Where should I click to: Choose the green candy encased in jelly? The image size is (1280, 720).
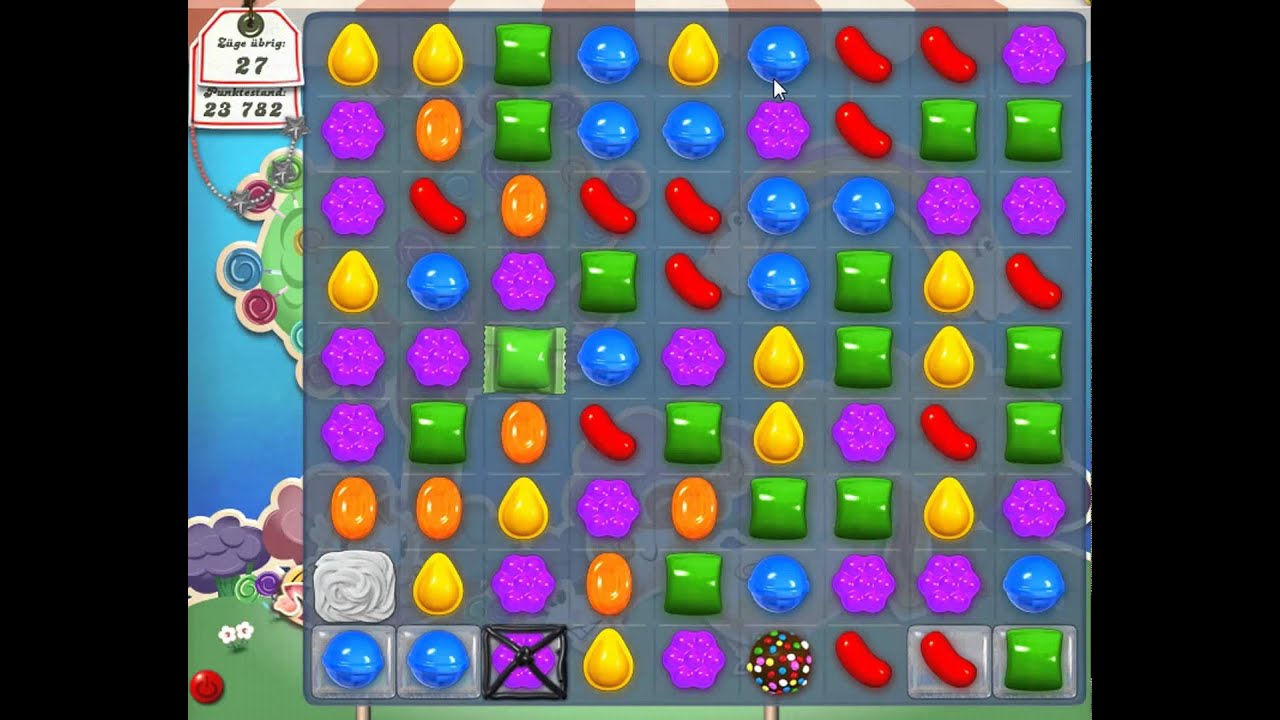click(x=1033, y=662)
